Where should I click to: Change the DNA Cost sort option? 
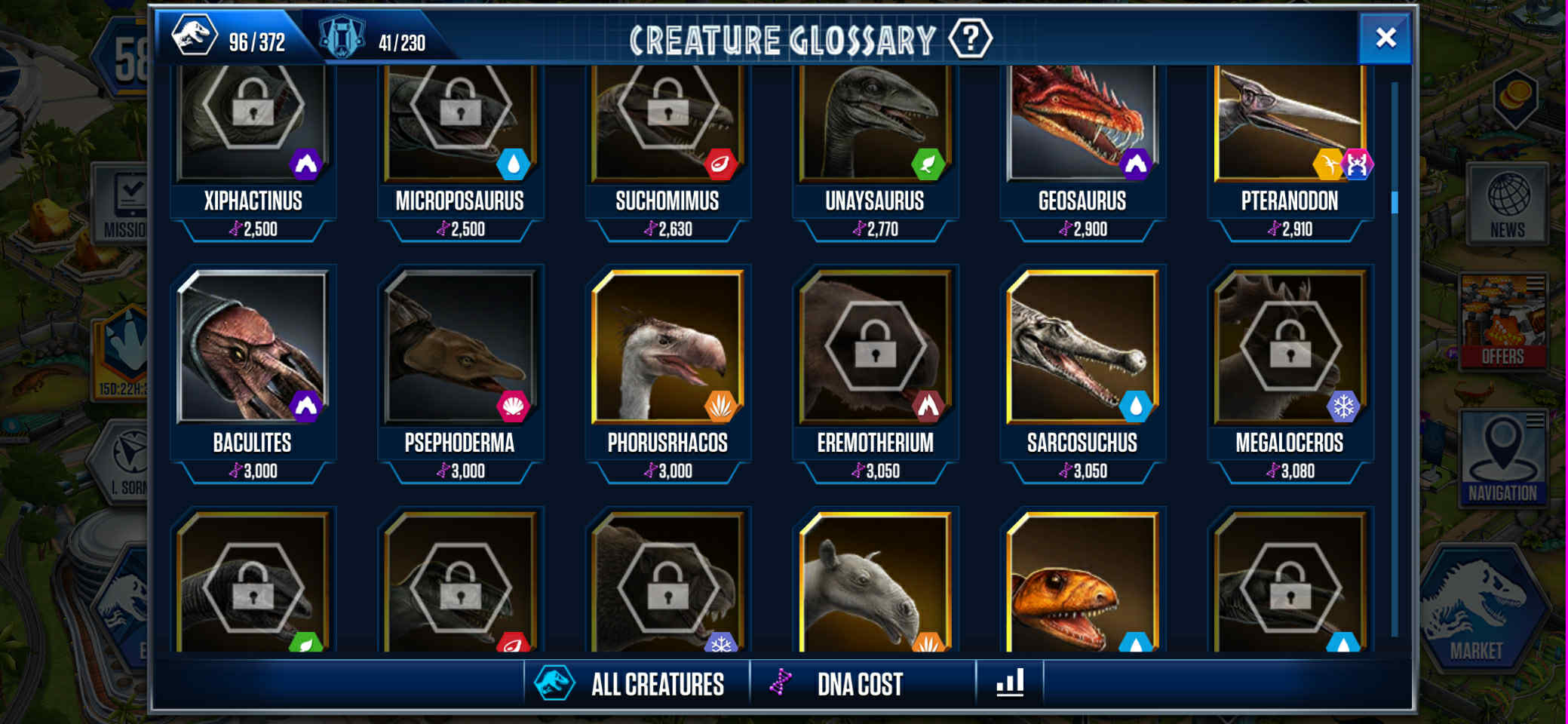click(861, 684)
